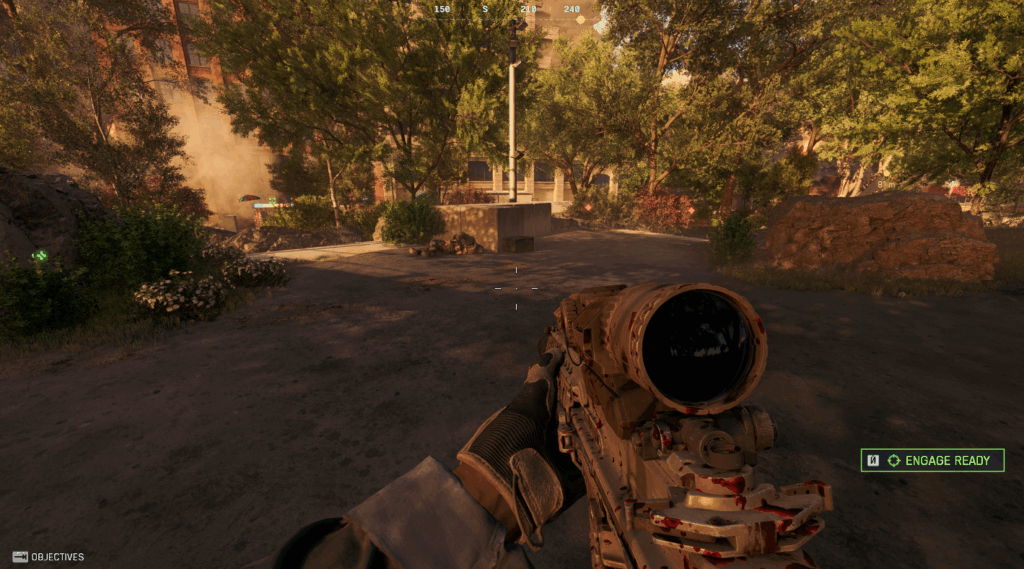Activate the Engage Ready indicator
The height and width of the screenshot is (569, 1024).
(932, 460)
